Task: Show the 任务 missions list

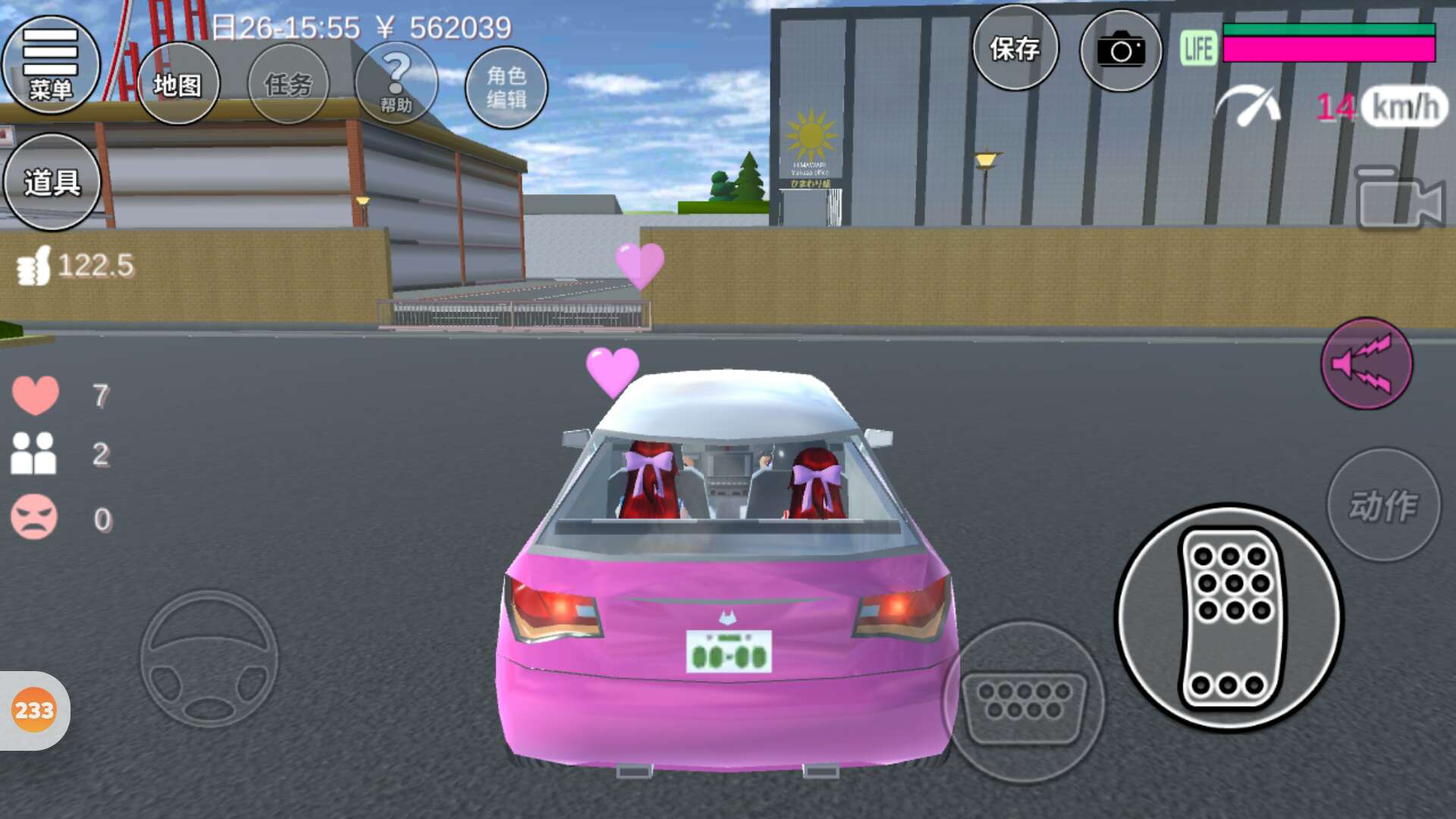Action: tap(288, 83)
